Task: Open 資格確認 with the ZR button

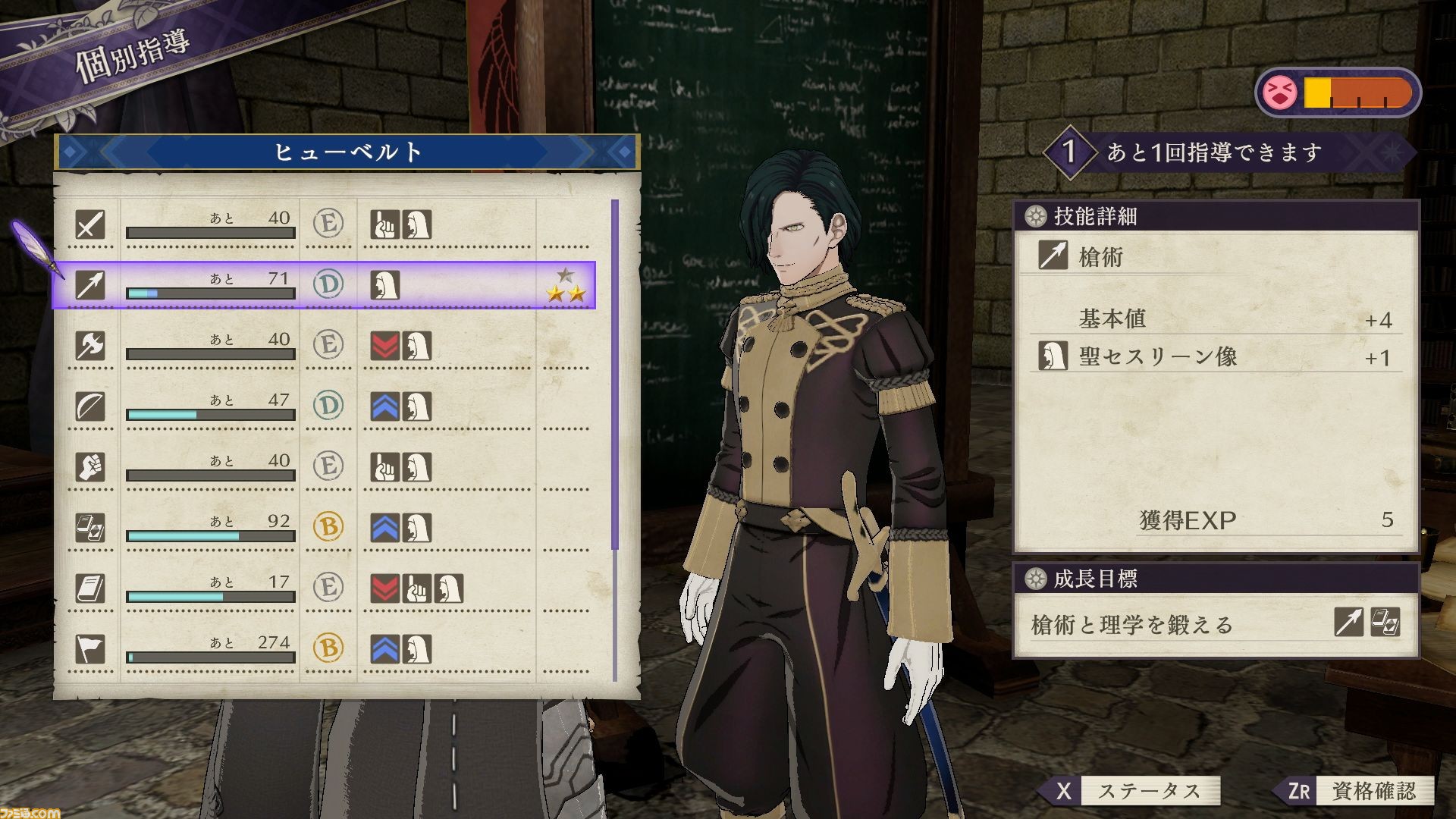Action: pyautogui.click(x=1342, y=790)
